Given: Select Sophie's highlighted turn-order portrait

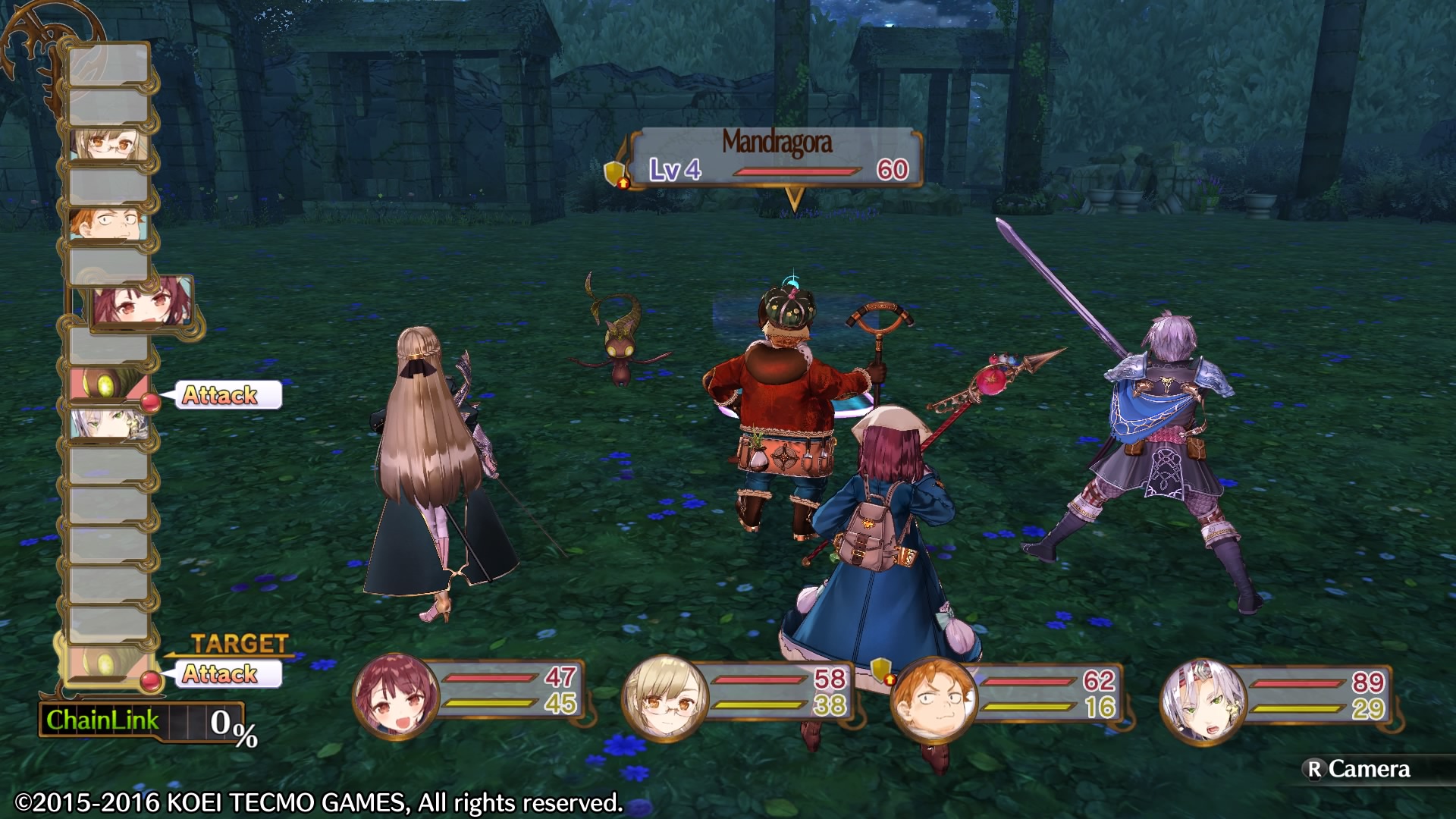Looking at the screenshot, I should (143, 303).
